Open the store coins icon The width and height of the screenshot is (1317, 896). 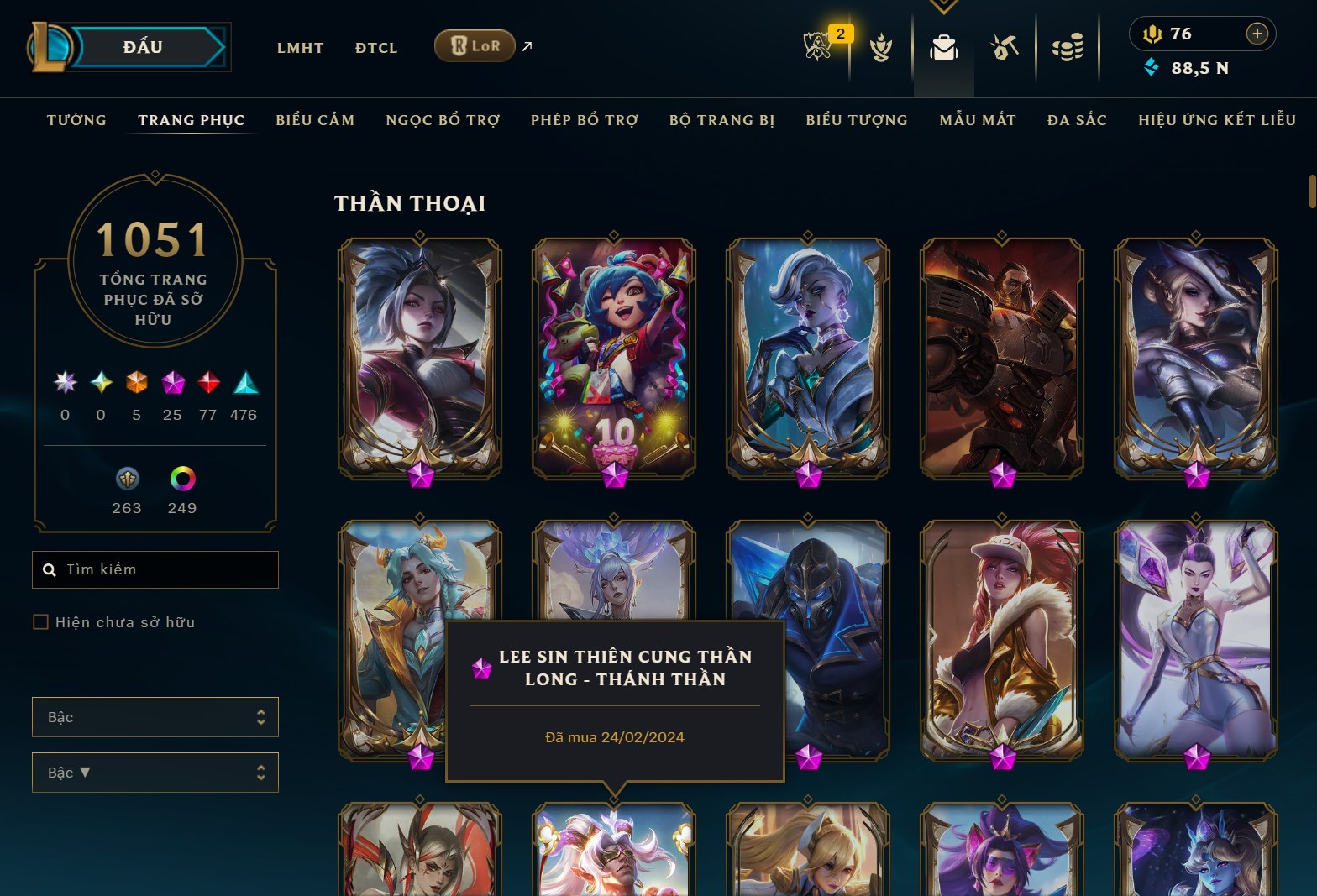(x=1068, y=48)
